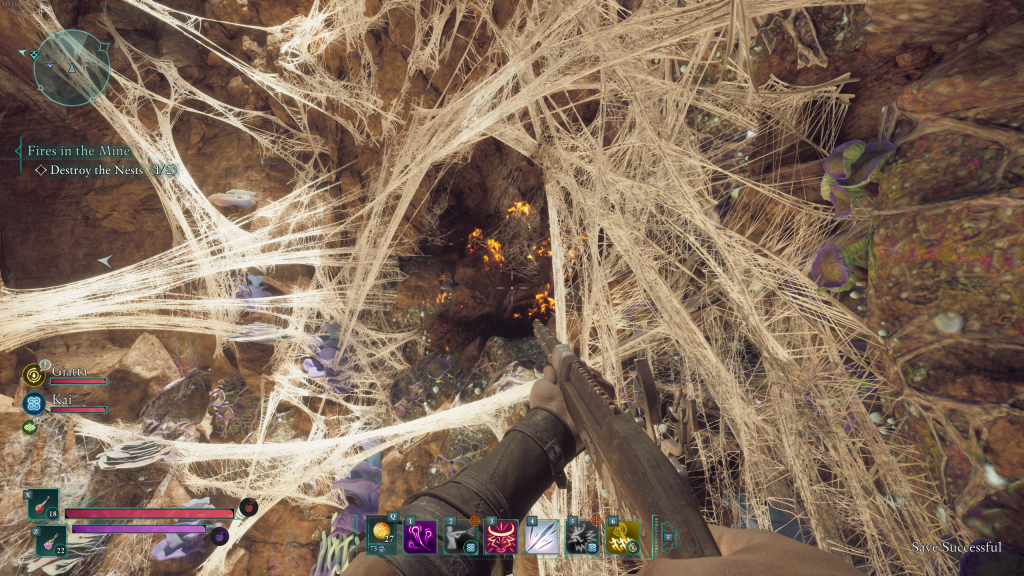Trigger the companion leaping figure ability
Image resolution: width=1024 pixels, height=576 pixels.
(583, 537)
